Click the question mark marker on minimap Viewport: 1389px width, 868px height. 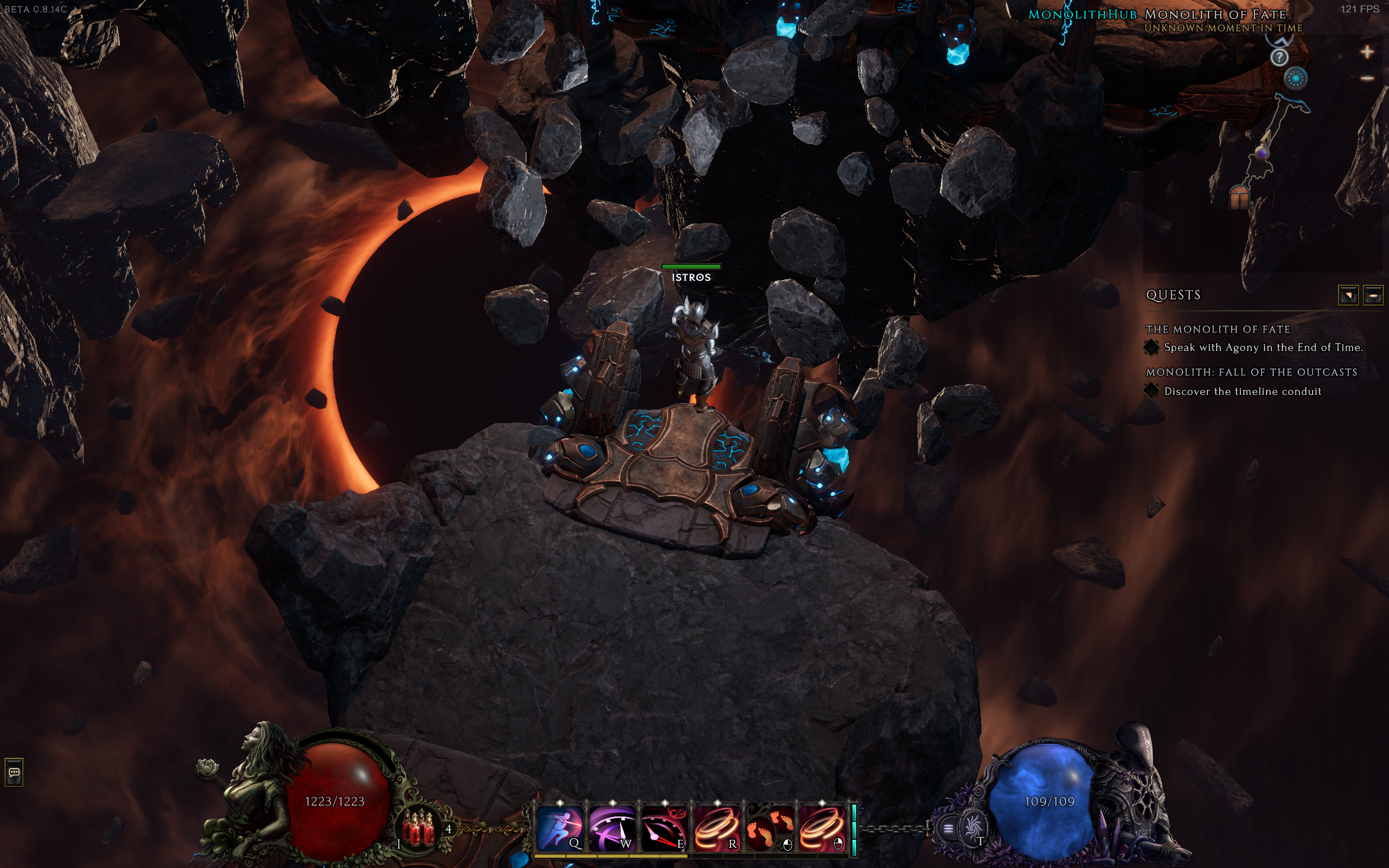1279,57
